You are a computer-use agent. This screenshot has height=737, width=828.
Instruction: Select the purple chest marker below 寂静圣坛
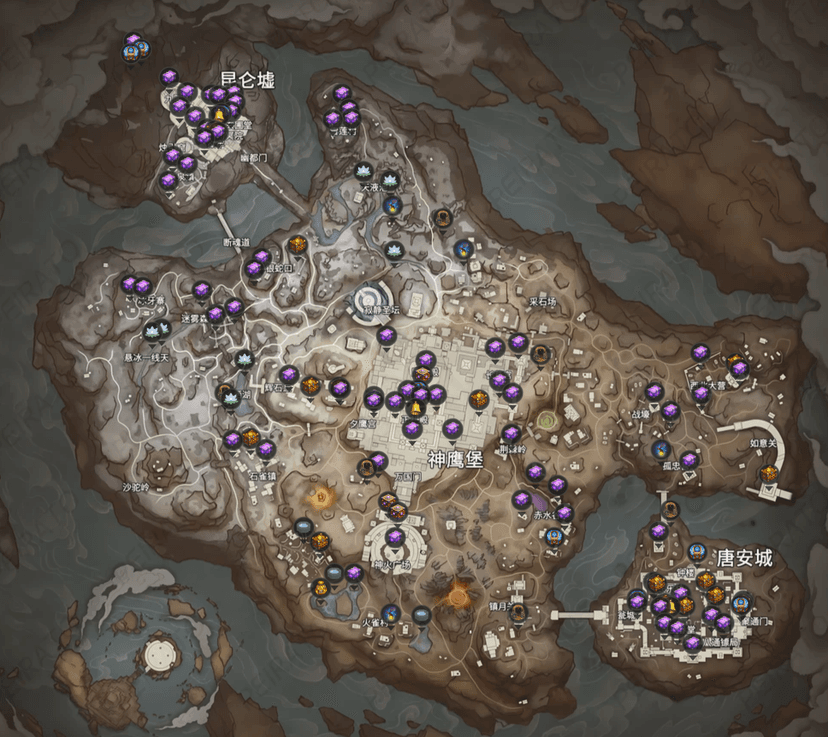(386, 336)
